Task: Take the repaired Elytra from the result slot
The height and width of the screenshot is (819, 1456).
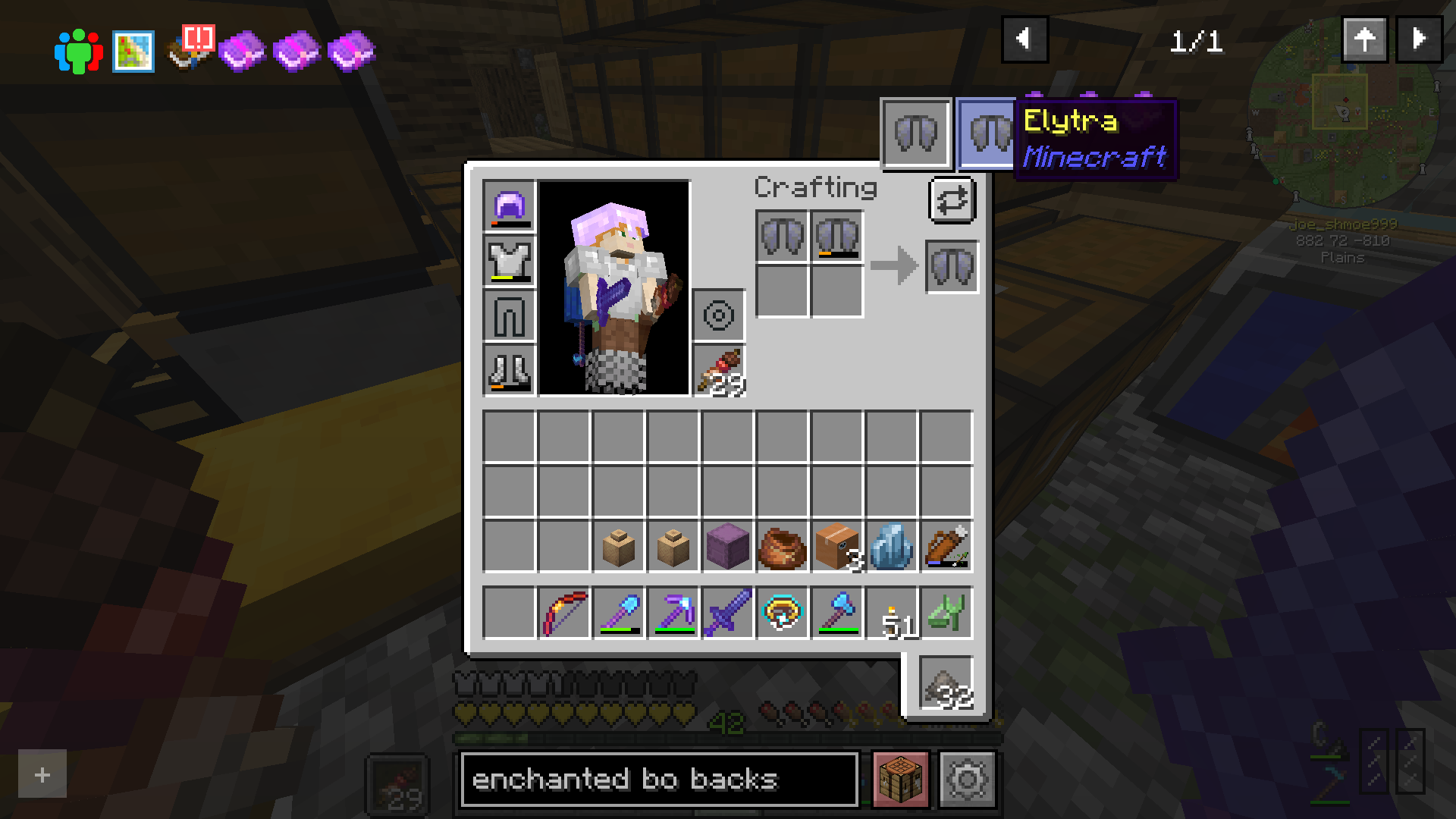Action: (952, 266)
